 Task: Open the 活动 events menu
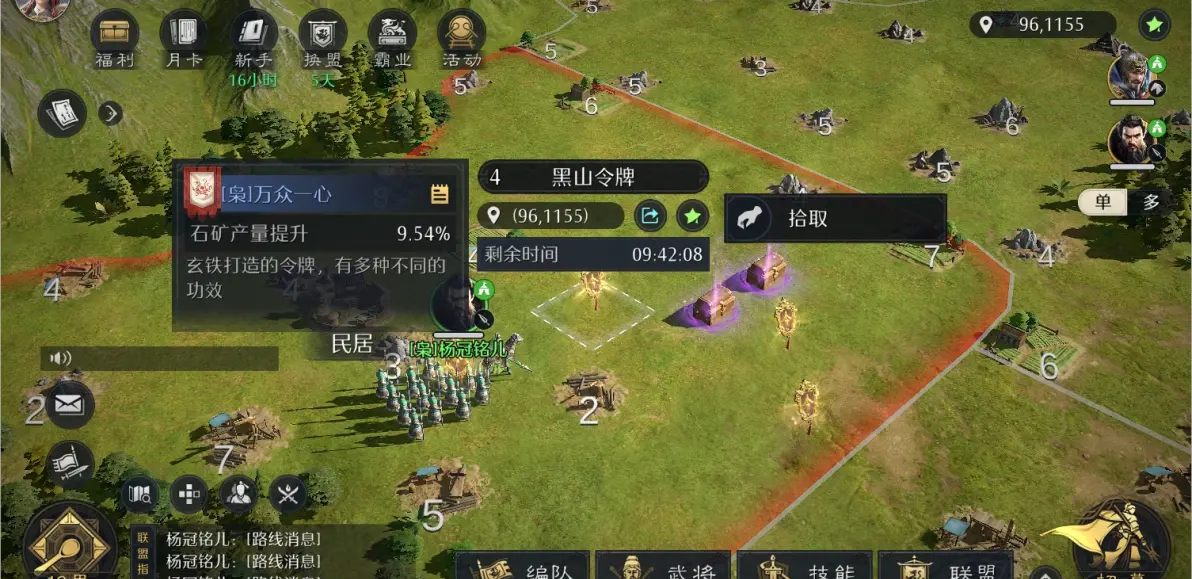pyautogui.click(x=462, y=36)
